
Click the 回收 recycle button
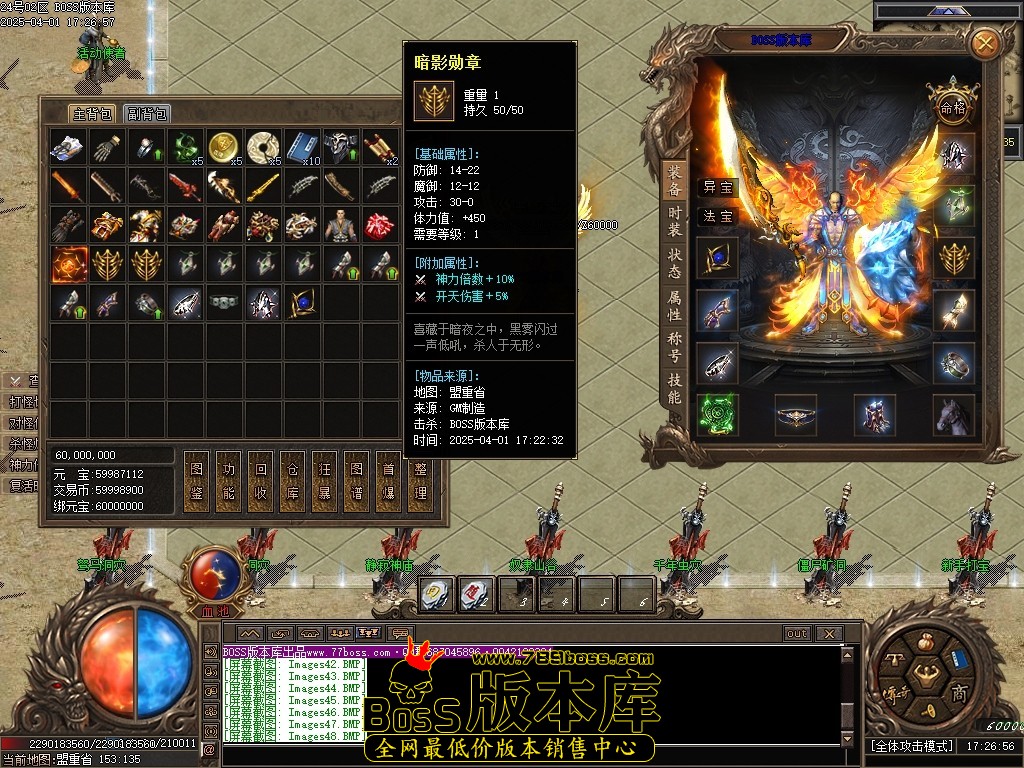(x=261, y=480)
